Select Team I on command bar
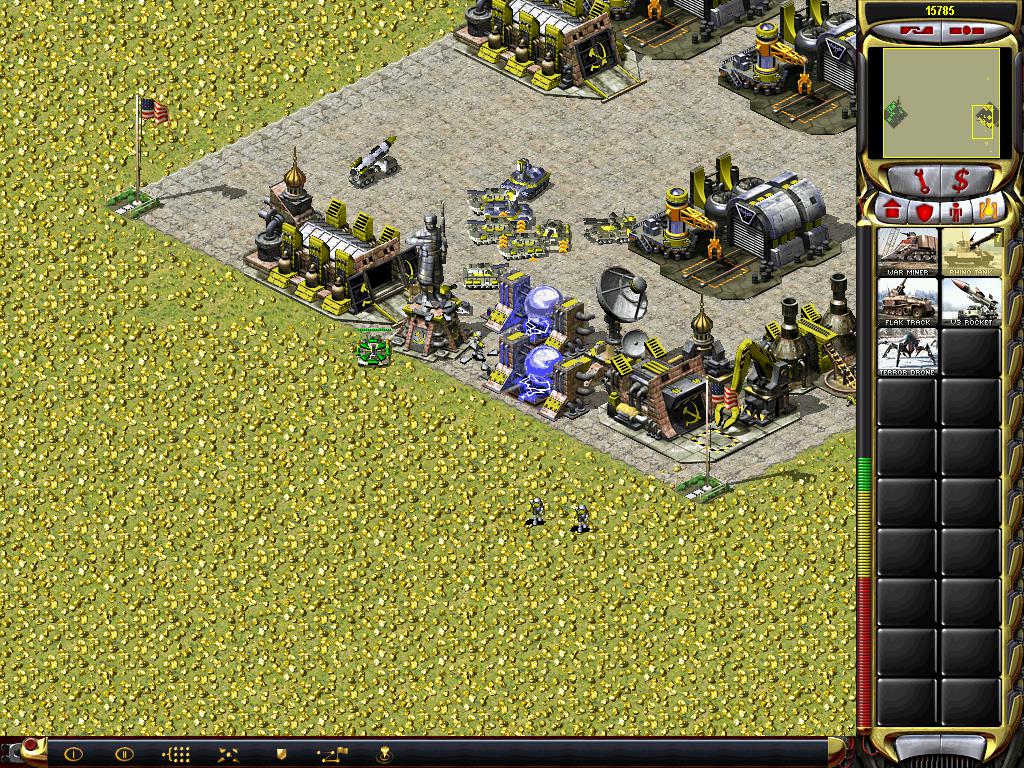The height and width of the screenshot is (768, 1024). point(73,754)
